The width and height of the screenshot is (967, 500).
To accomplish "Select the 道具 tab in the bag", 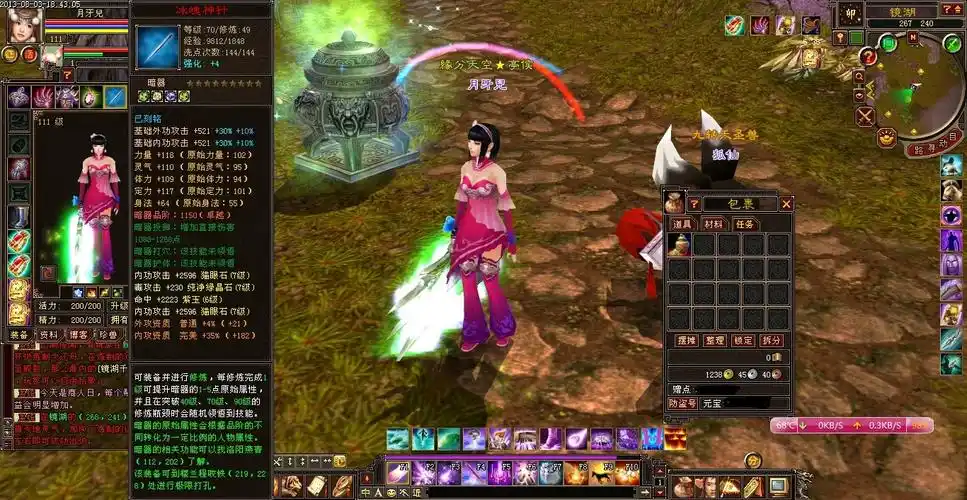I will (x=681, y=224).
